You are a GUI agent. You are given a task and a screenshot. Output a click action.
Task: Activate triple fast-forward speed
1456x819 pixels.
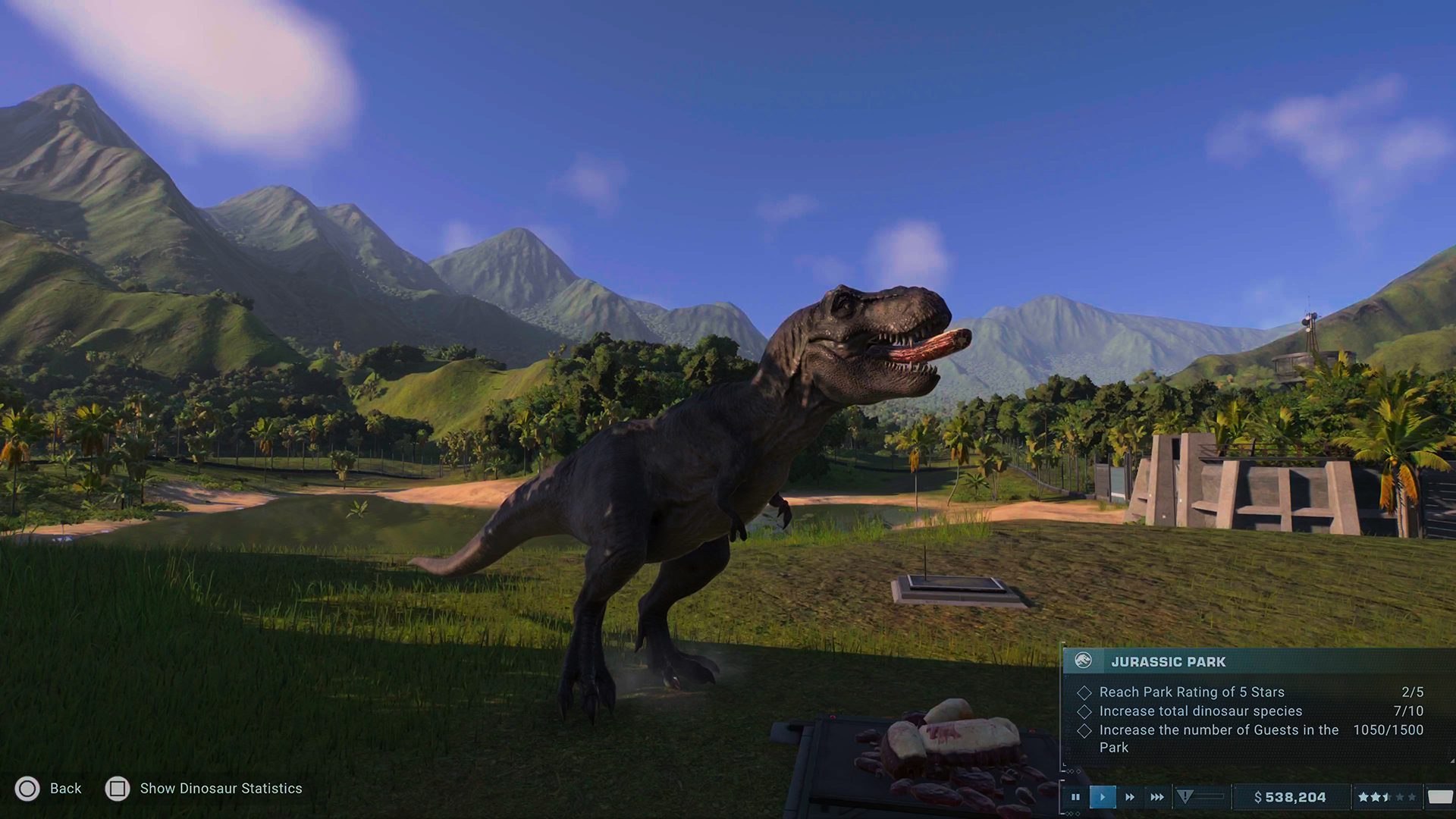coord(1157,797)
